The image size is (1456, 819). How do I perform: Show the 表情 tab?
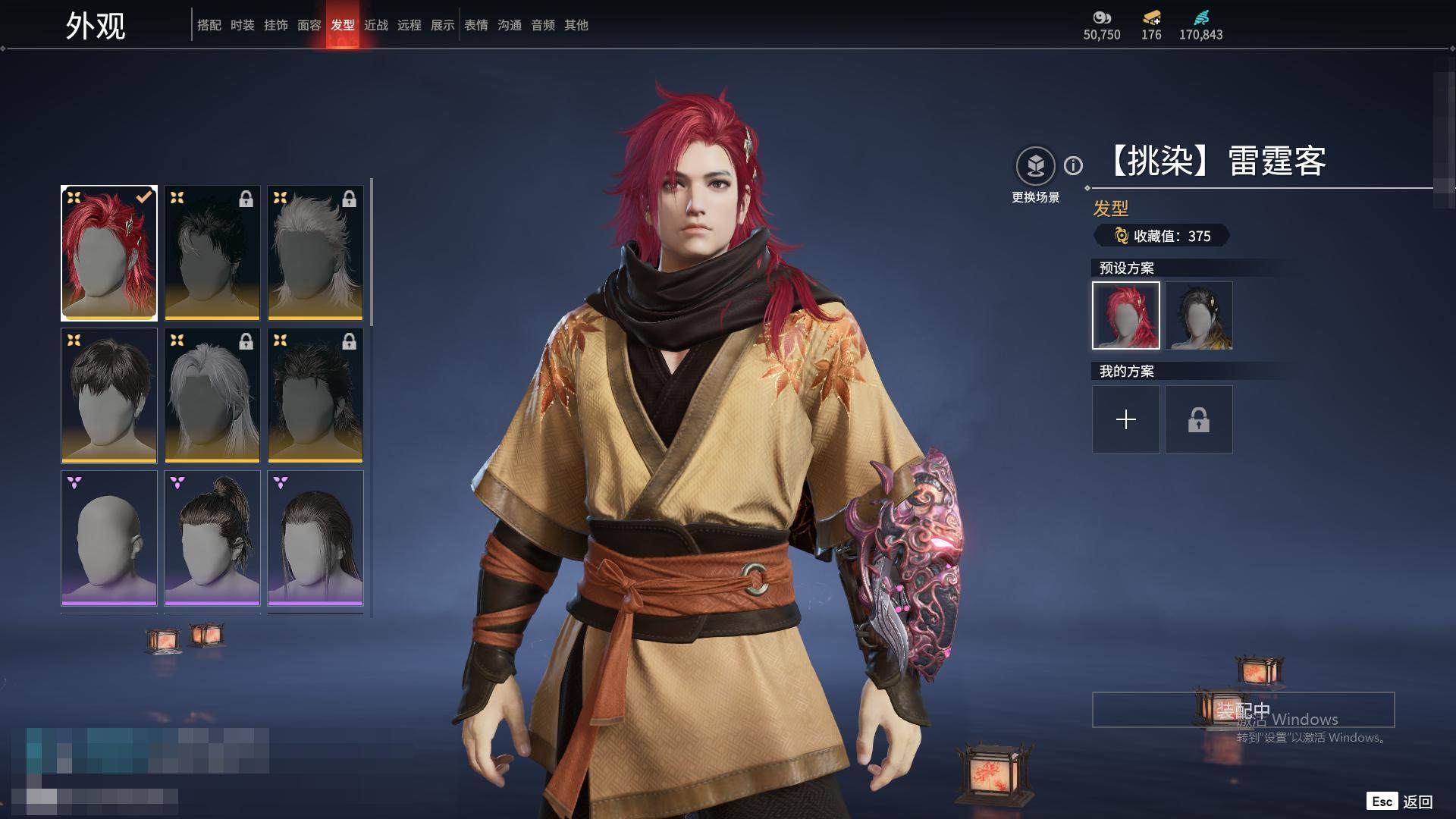(x=475, y=25)
